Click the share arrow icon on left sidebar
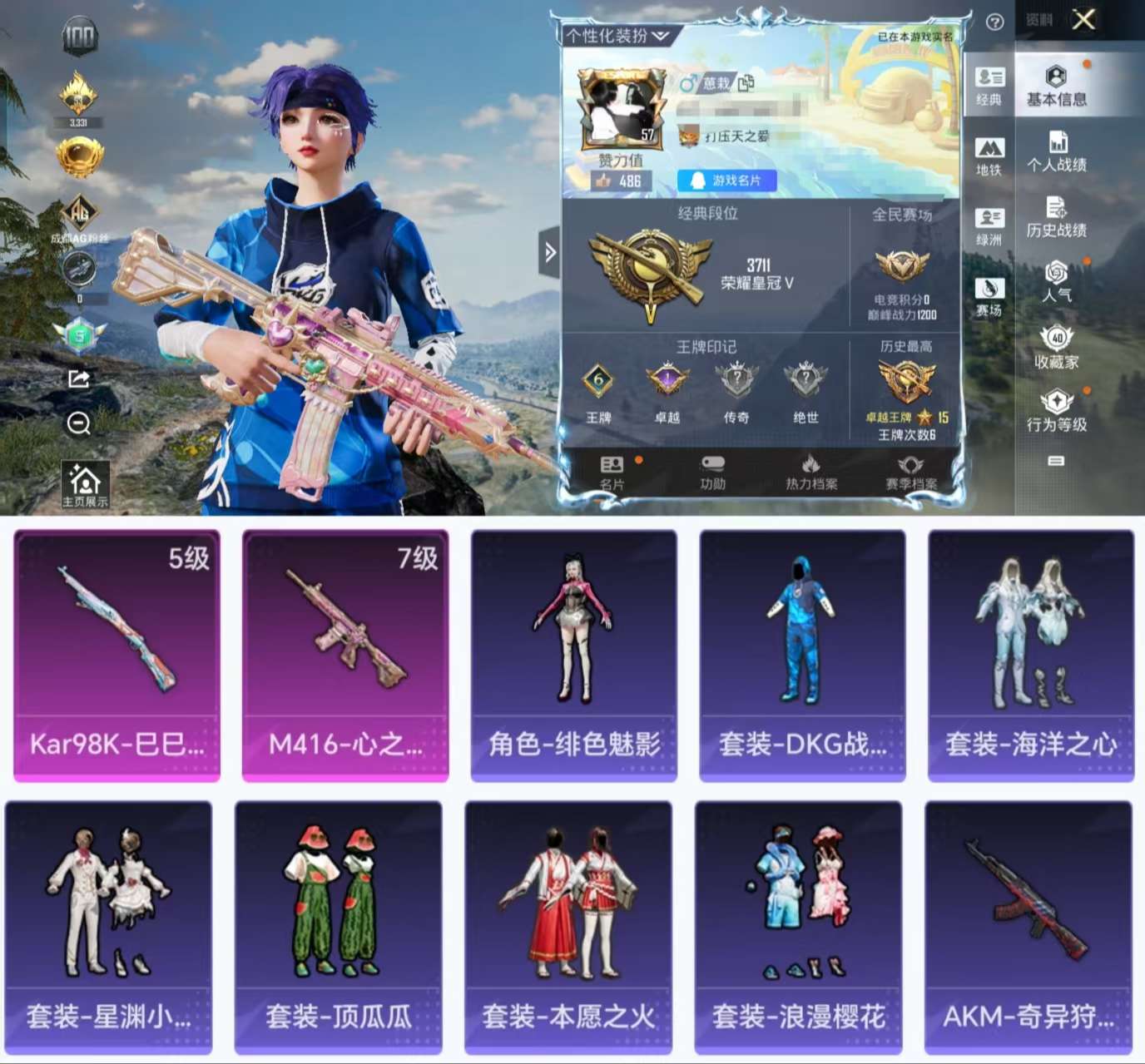Image resolution: width=1145 pixels, height=1064 pixels. pyautogui.click(x=77, y=379)
